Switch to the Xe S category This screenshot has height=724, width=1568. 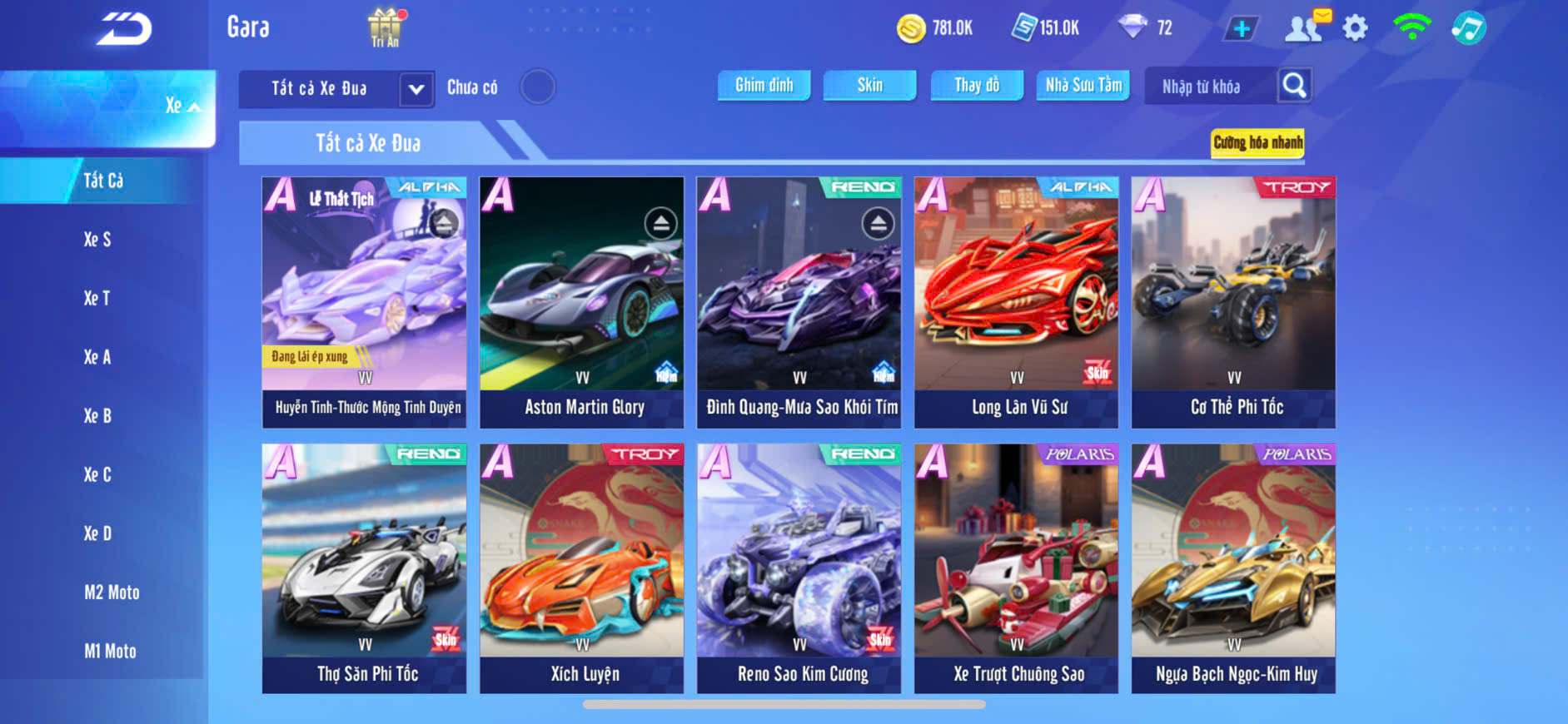click(97, 240)
